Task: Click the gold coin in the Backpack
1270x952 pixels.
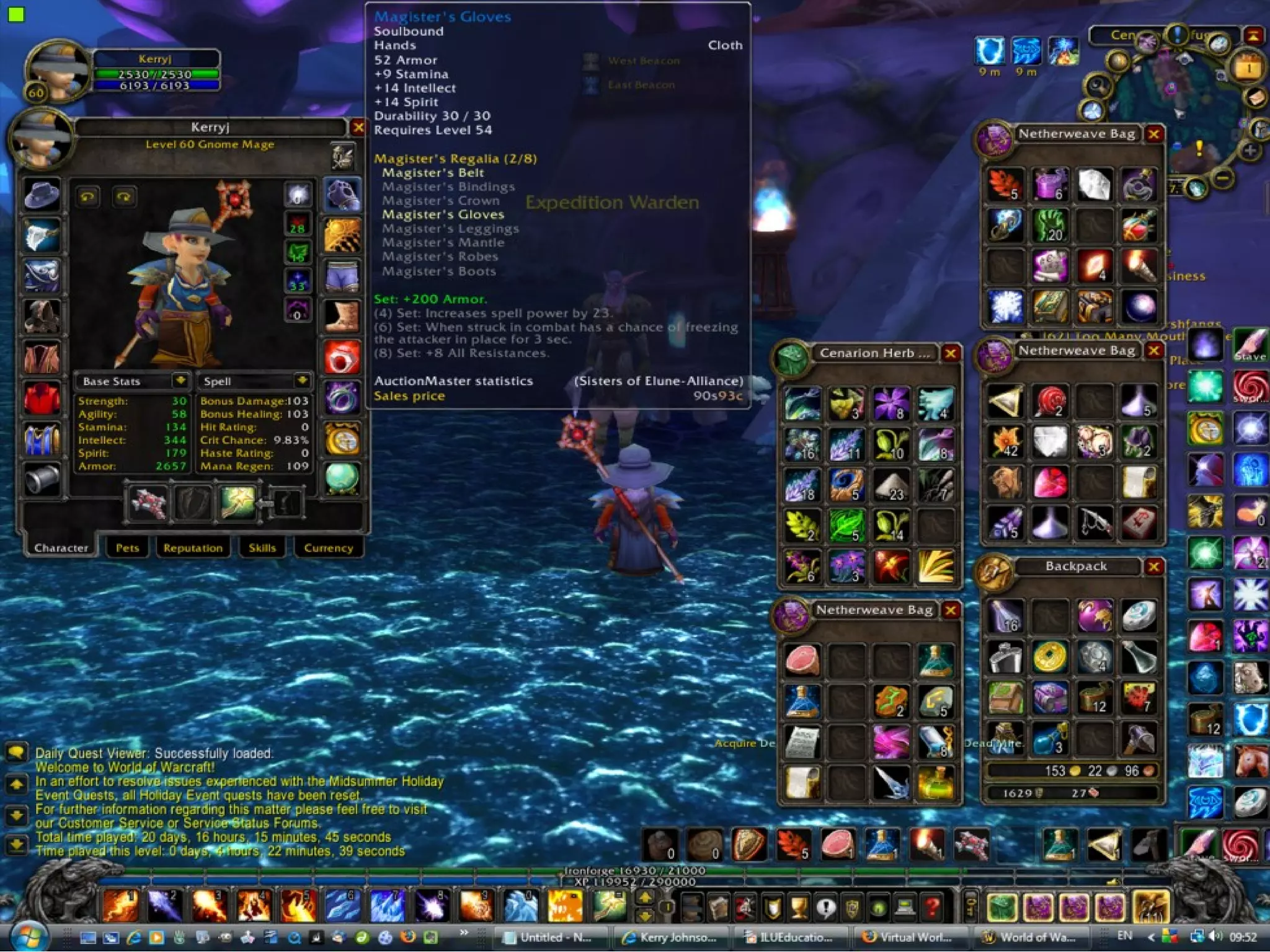Action: (x=1049, y=656)
